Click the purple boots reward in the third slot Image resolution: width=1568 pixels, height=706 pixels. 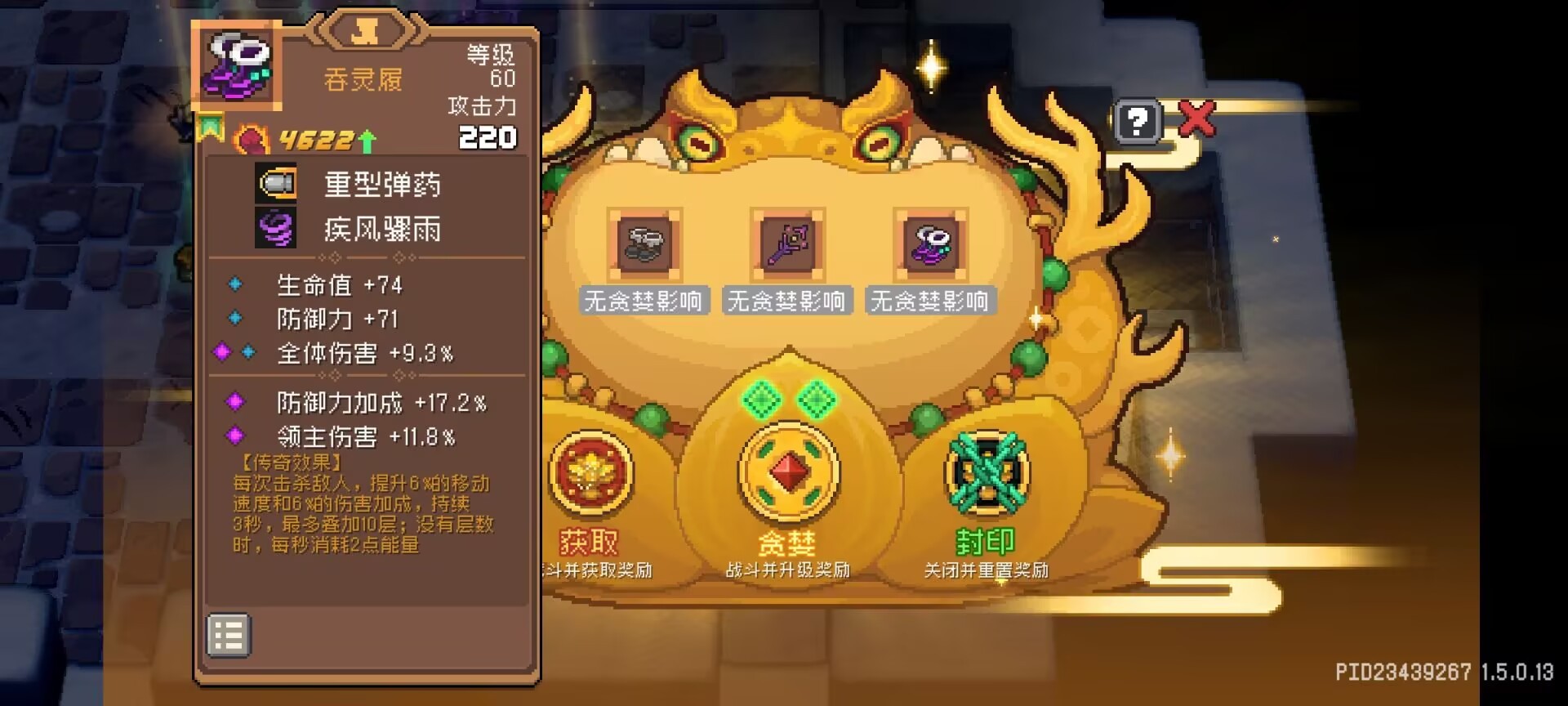[931, 245]
